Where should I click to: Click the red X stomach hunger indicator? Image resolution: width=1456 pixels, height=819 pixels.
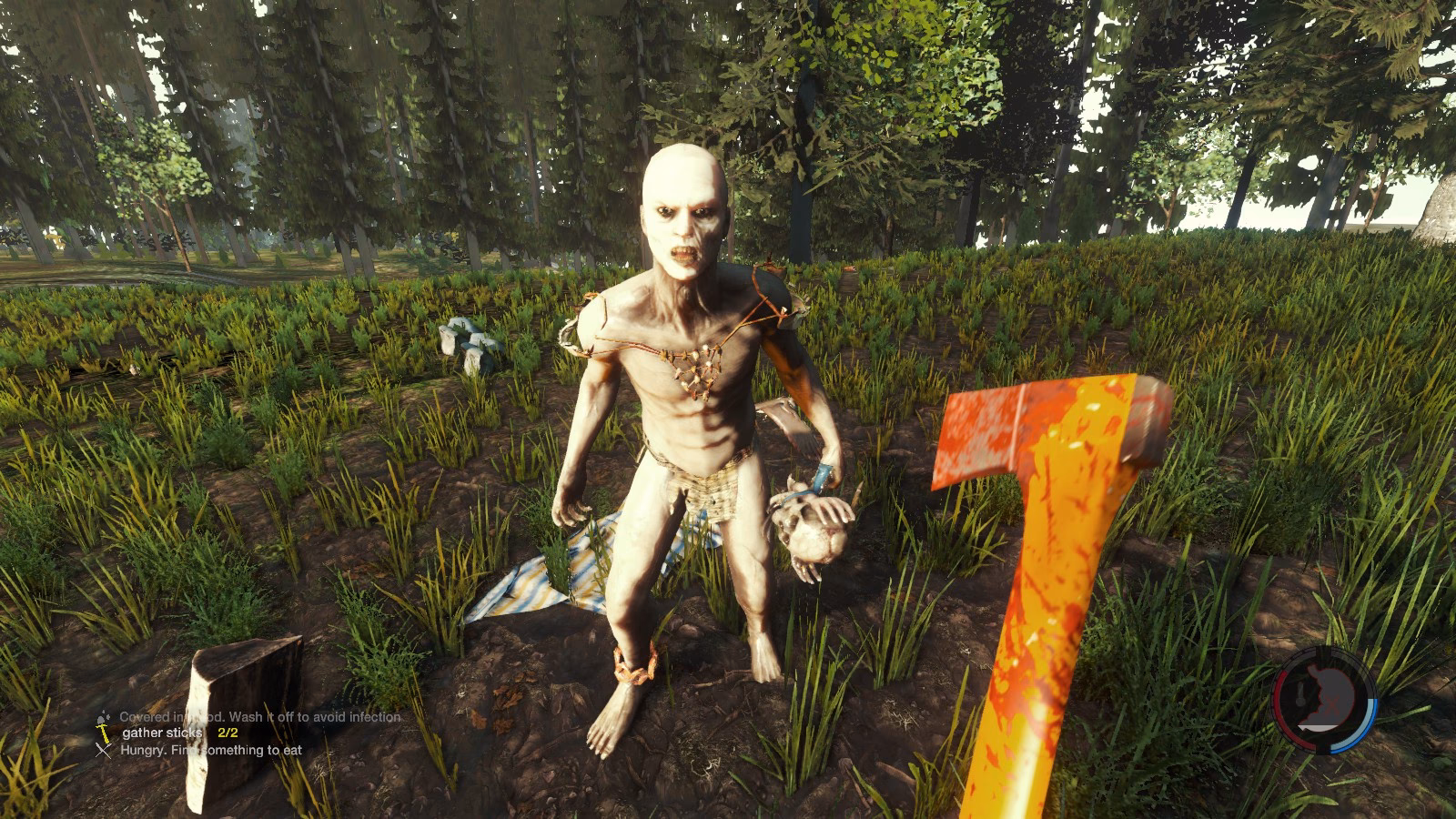(1331, 703)
